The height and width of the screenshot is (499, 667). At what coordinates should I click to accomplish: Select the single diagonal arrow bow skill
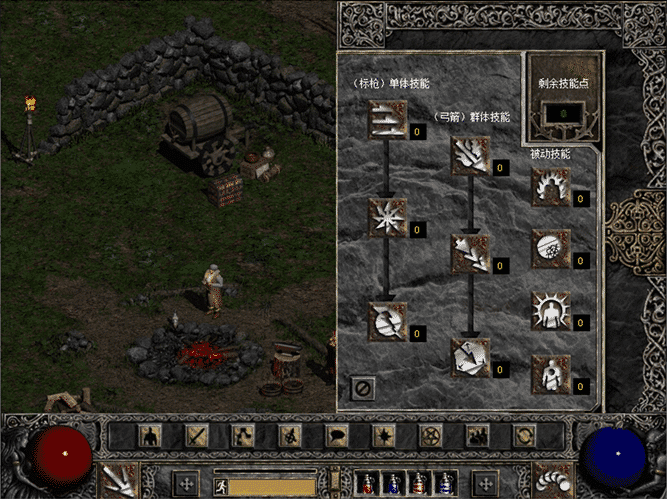click(468, 251)
